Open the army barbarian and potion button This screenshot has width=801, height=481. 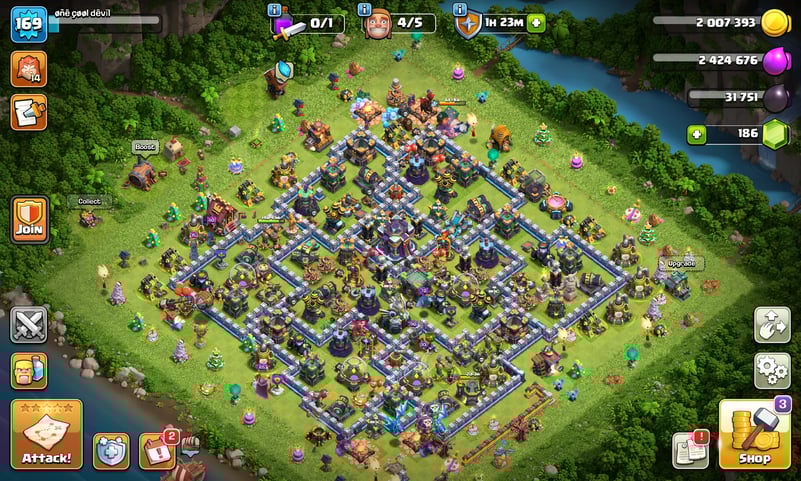click(29, 371)
